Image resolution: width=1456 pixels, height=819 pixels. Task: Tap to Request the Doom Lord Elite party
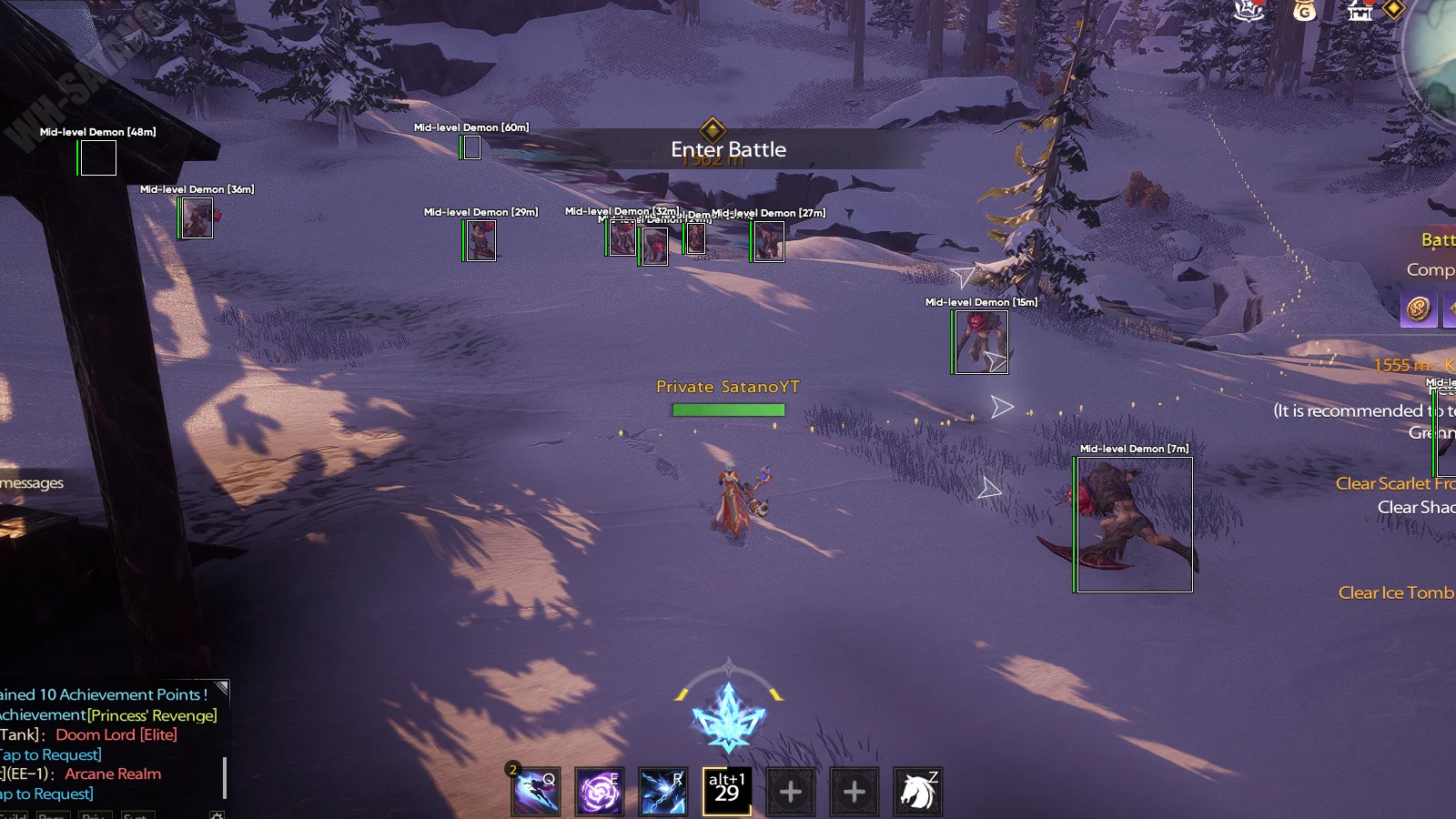(51, 754)
